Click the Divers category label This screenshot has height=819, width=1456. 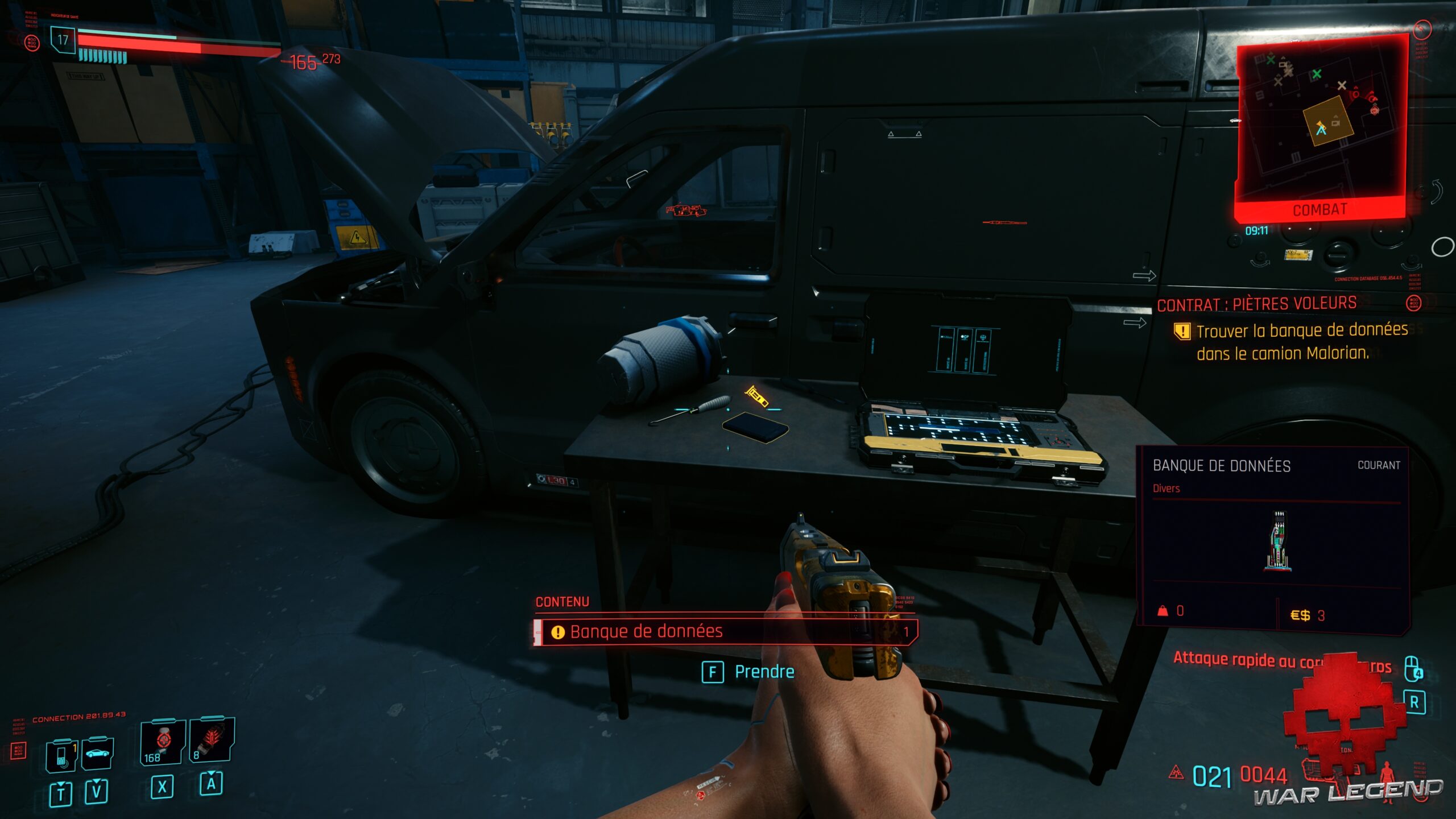1166,489
